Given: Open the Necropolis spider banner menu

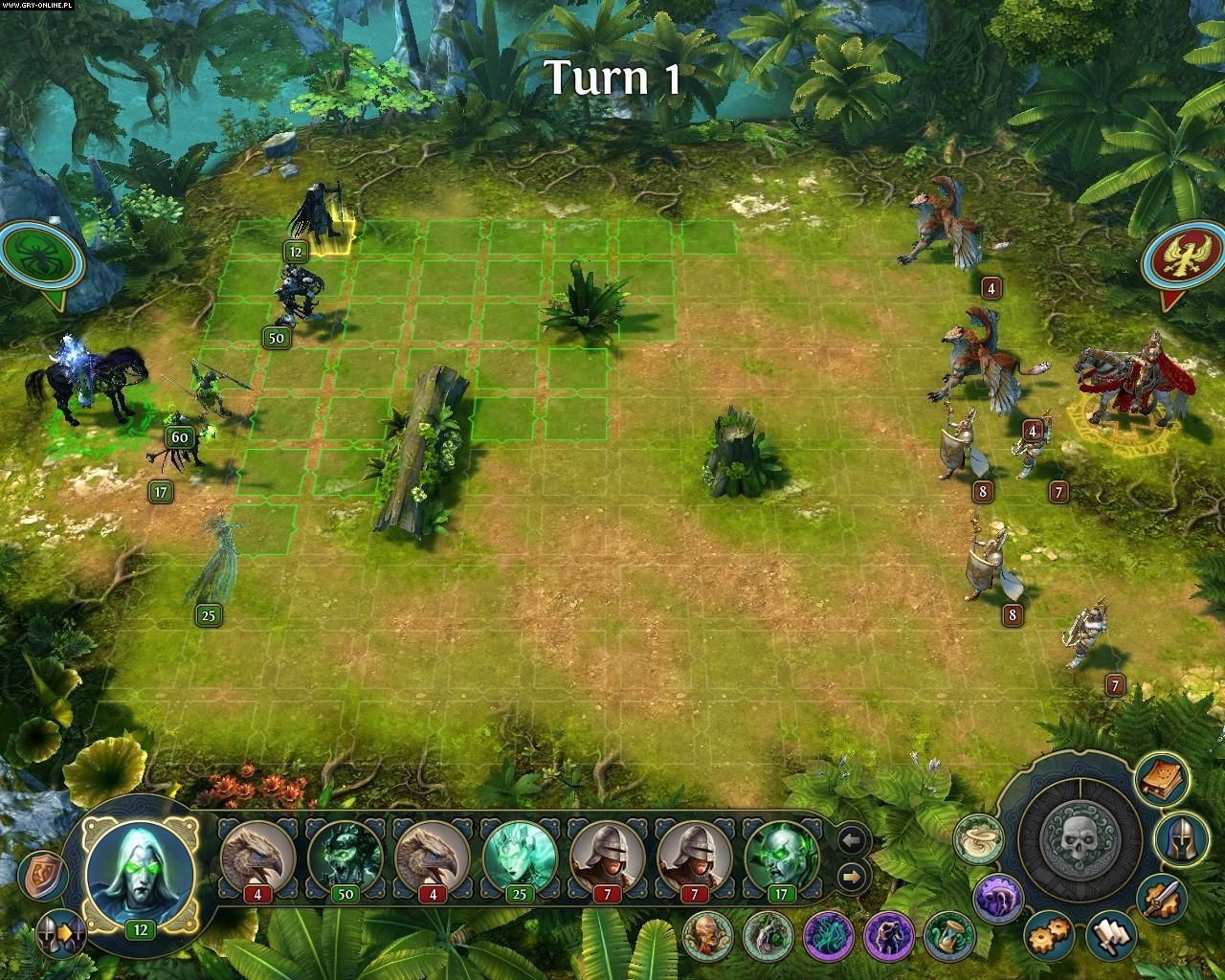Looking at the screenshot, I should [x=38, y=254].
